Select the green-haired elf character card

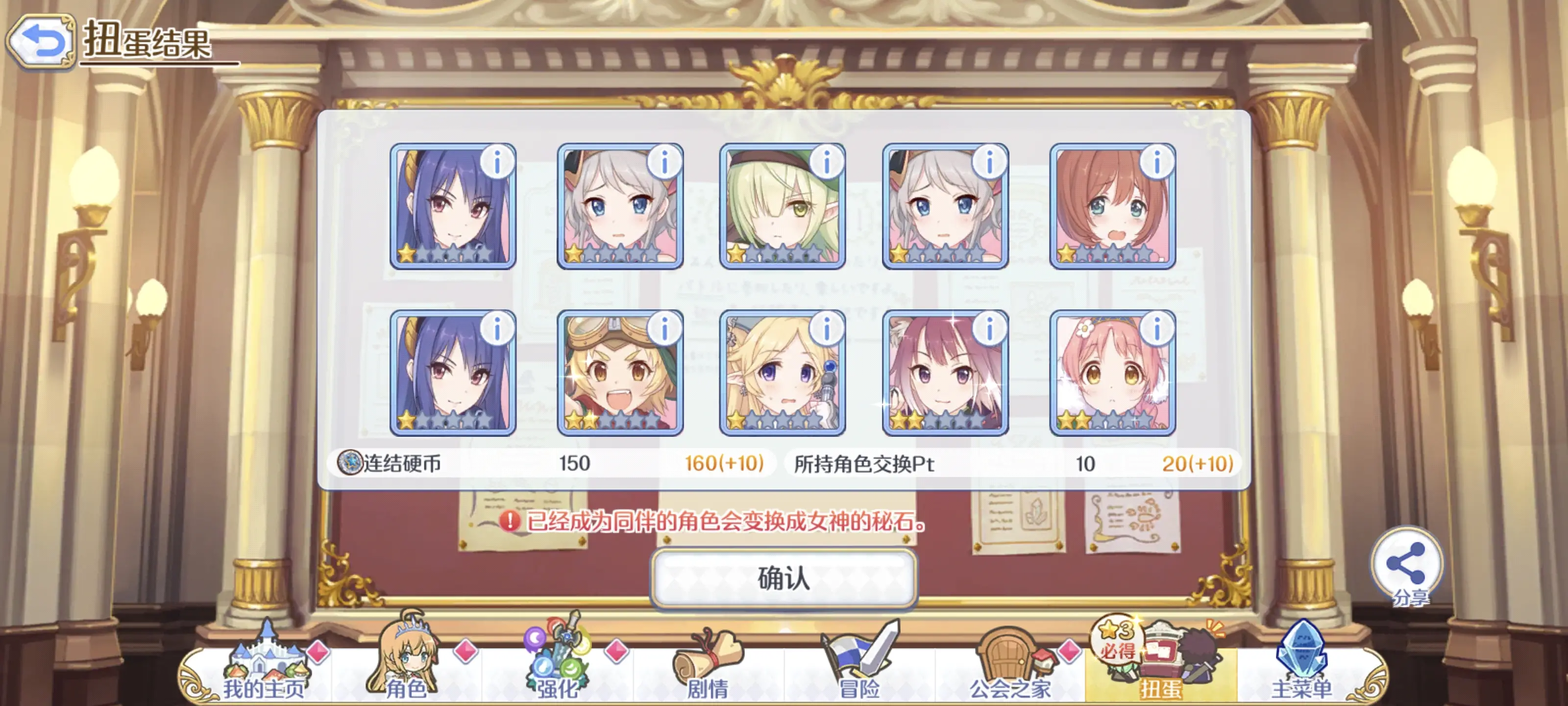click(x=782, y=207)
